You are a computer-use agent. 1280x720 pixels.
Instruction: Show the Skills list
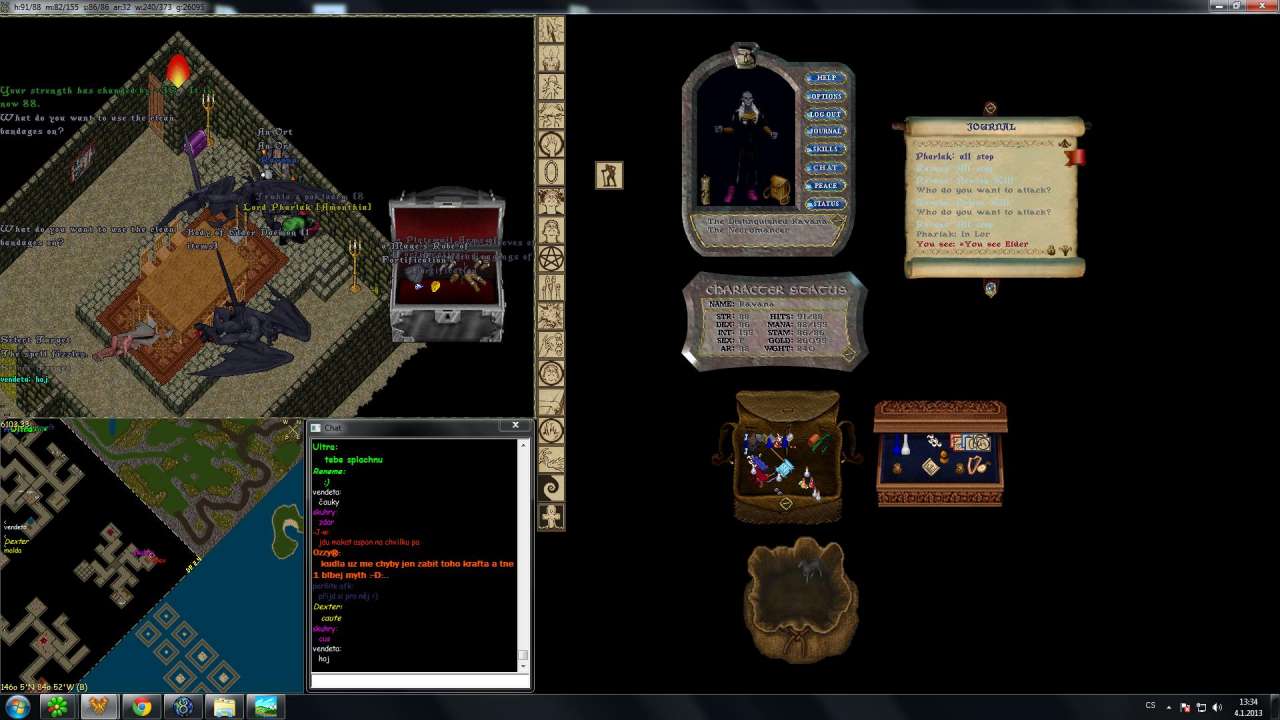click(x=825, y=149)
